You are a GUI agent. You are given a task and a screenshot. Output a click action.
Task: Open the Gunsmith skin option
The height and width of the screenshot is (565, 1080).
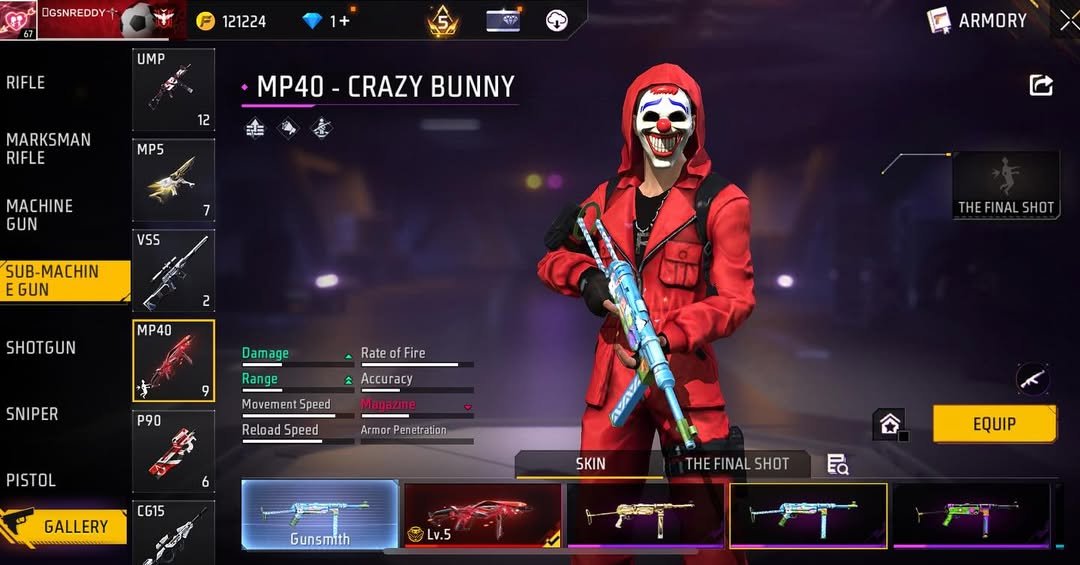click(320, 514)
